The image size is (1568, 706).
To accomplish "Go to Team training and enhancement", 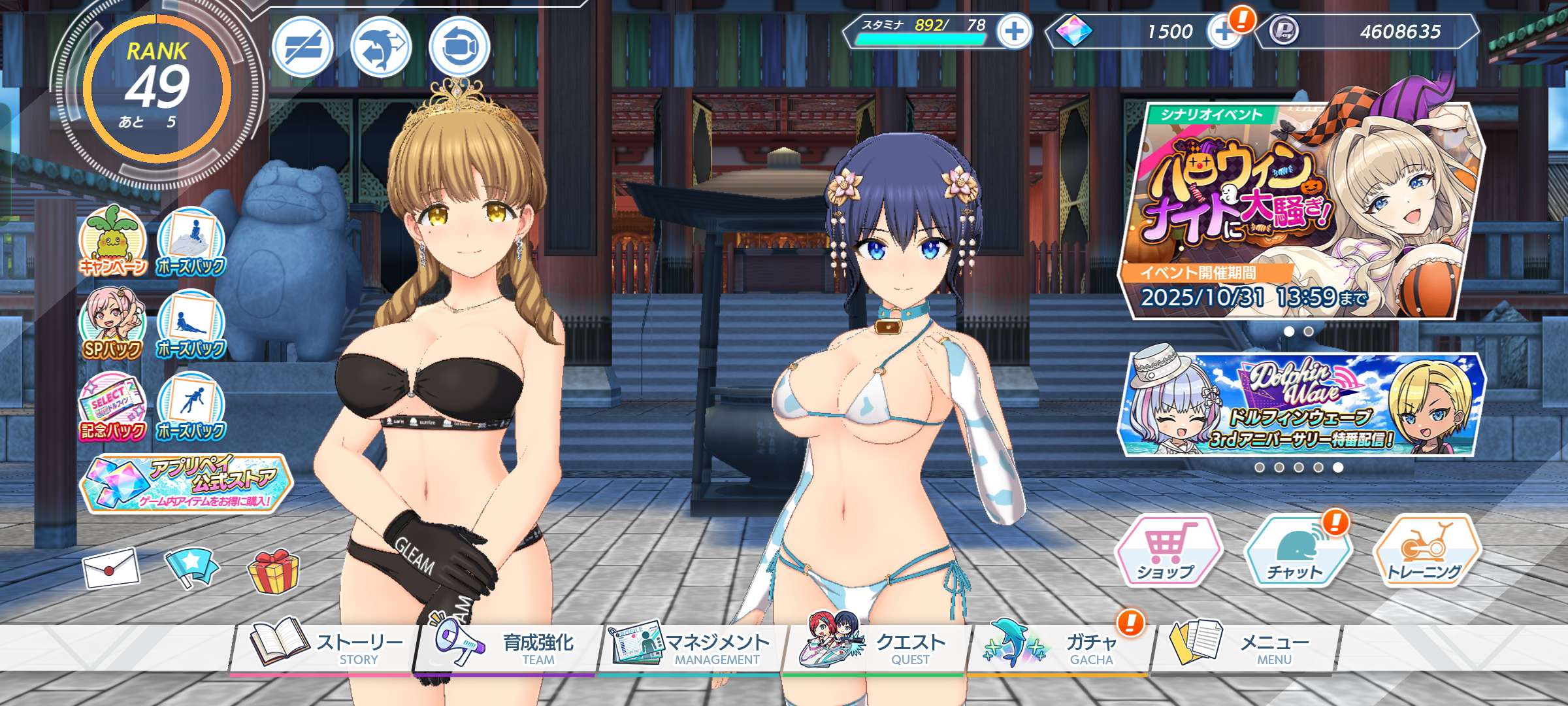I will [x=505, y=647].
